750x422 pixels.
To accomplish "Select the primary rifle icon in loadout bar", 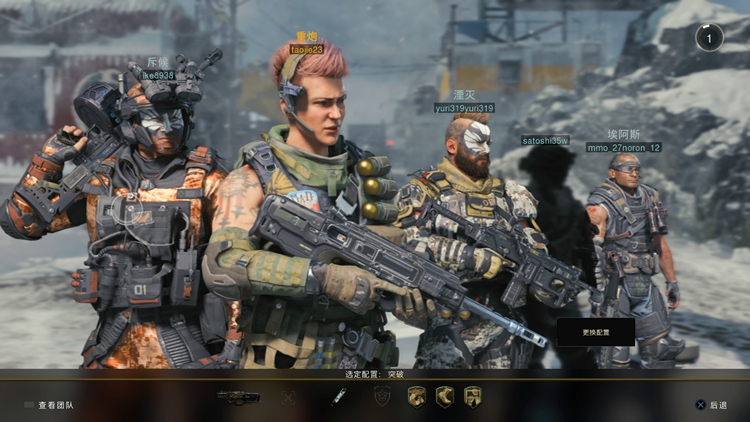I will point(238,397).
